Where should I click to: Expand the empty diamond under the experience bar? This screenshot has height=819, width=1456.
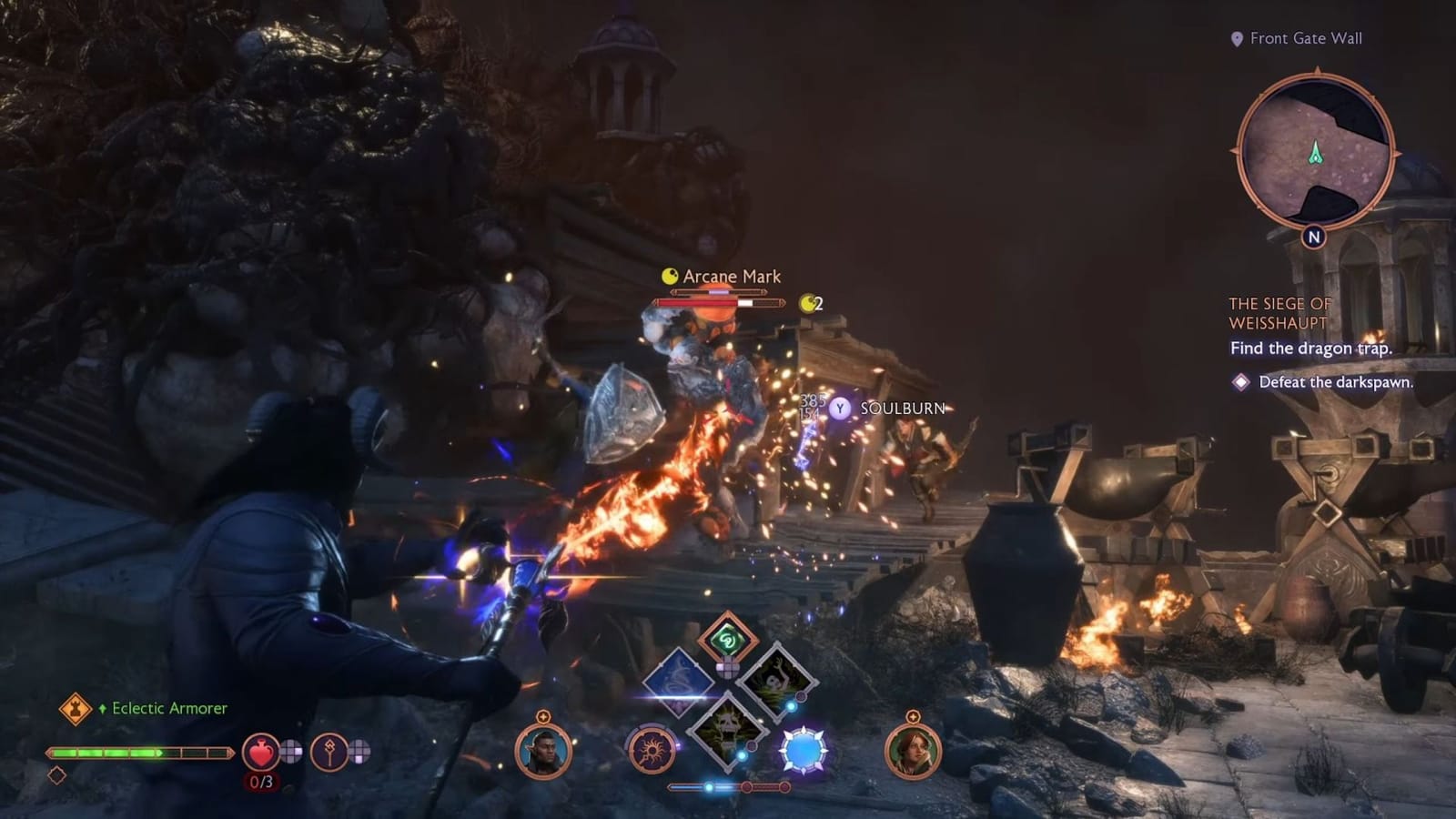click(x=57, y=775)
